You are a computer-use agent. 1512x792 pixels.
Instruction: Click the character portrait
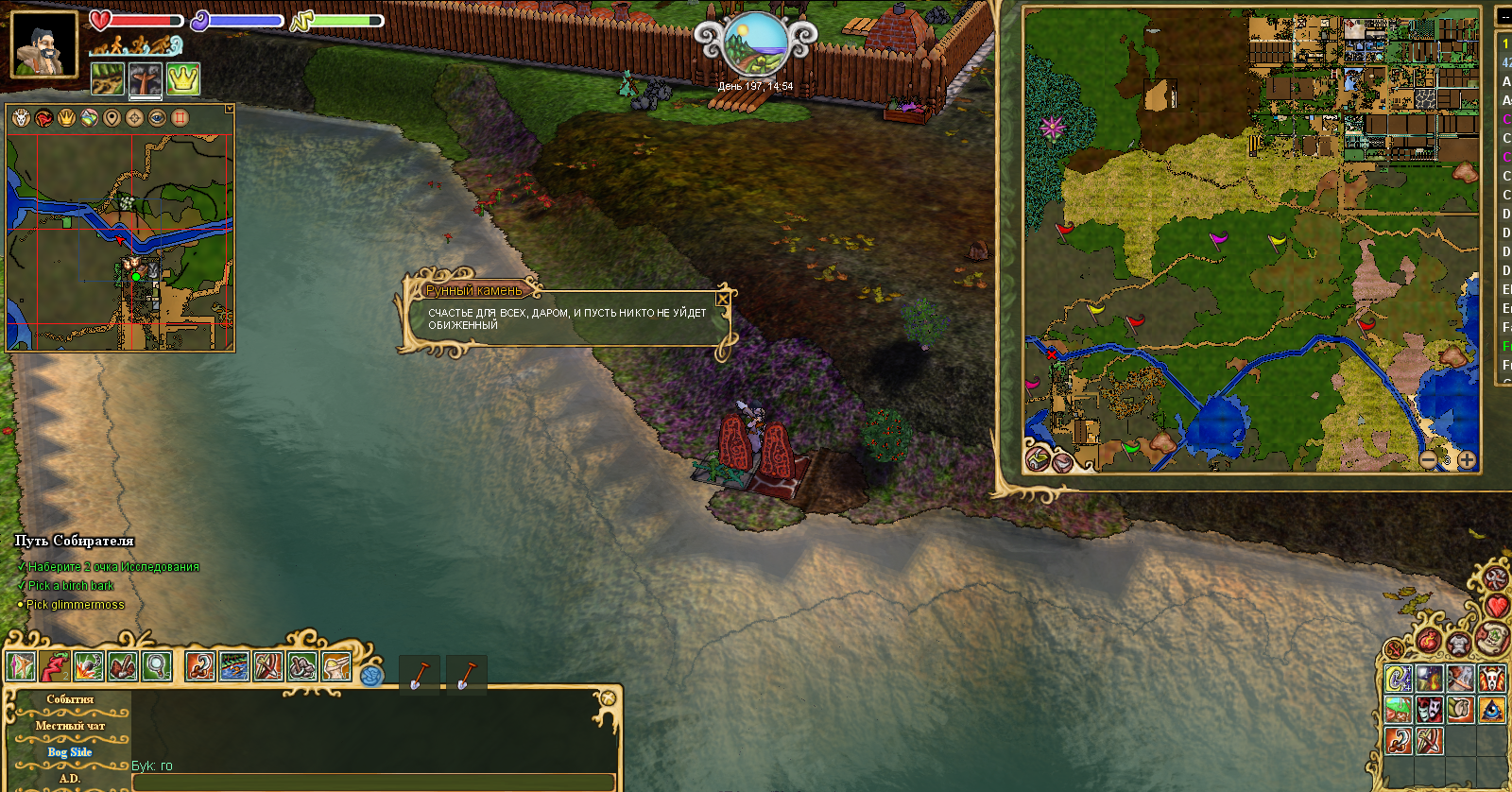[x=43, y=43]
